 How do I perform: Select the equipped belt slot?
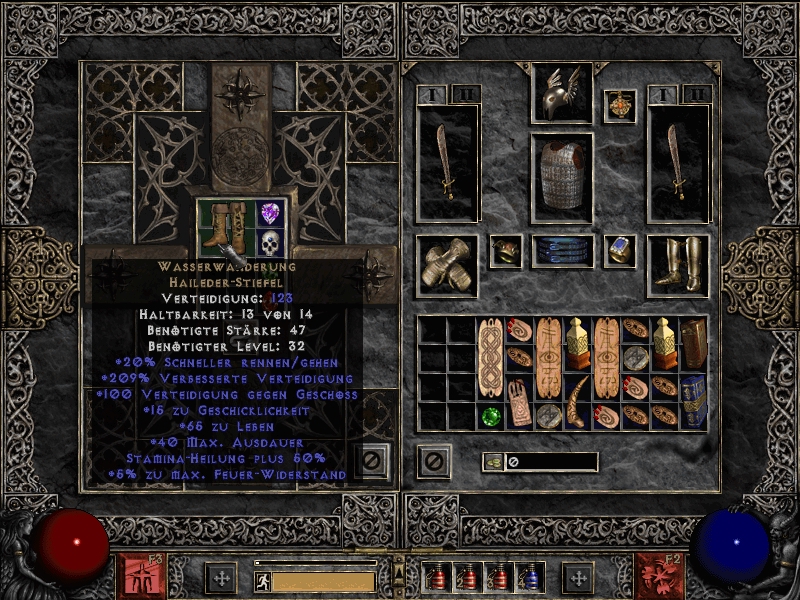[561, 251]
